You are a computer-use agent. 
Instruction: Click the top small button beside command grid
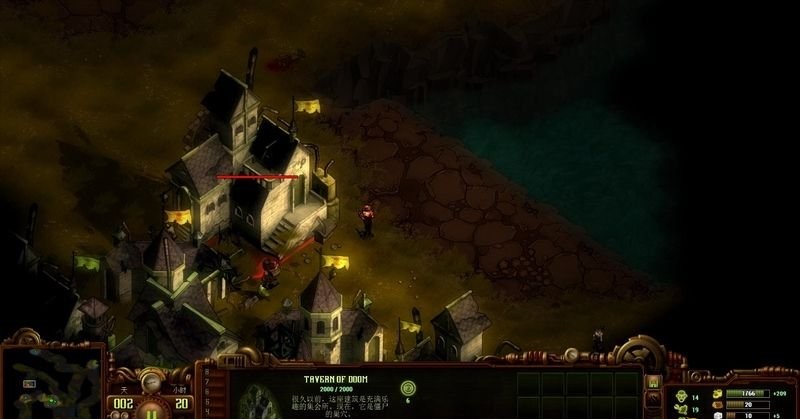[x=654, y=381]
